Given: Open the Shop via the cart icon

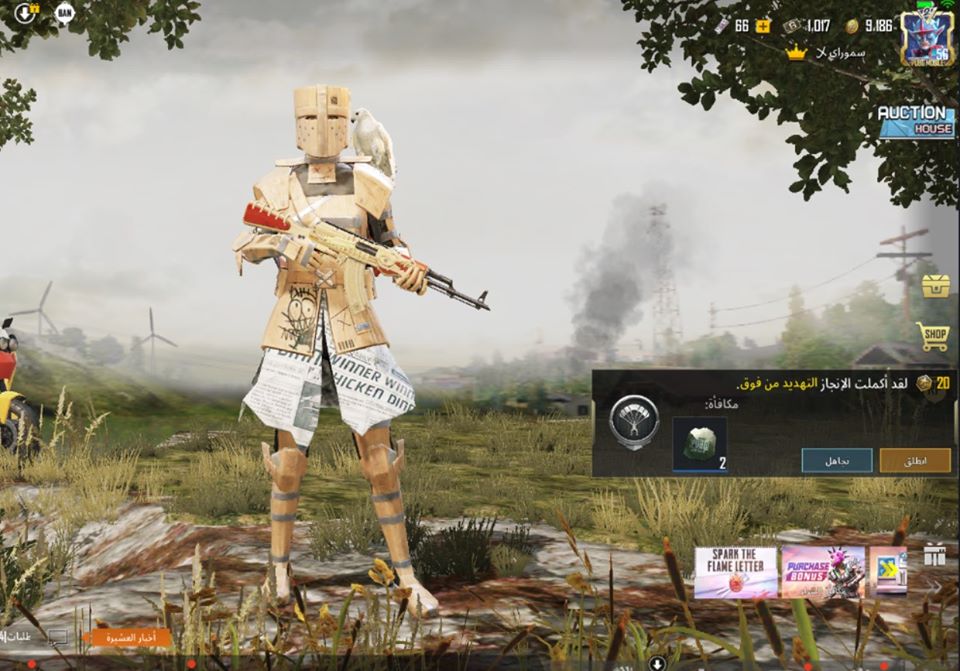Looking at the screenshot, I should pyautogui.click(x=932, y=337).
